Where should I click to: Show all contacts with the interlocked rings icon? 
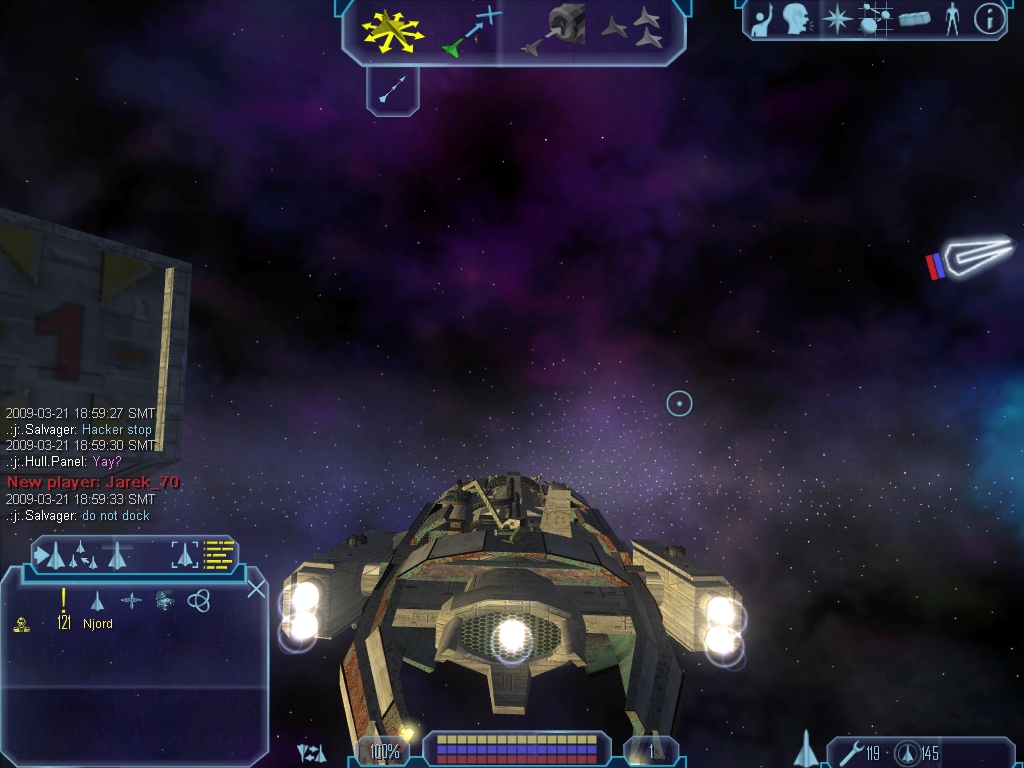pyautogui.click(x=198, y=600)
